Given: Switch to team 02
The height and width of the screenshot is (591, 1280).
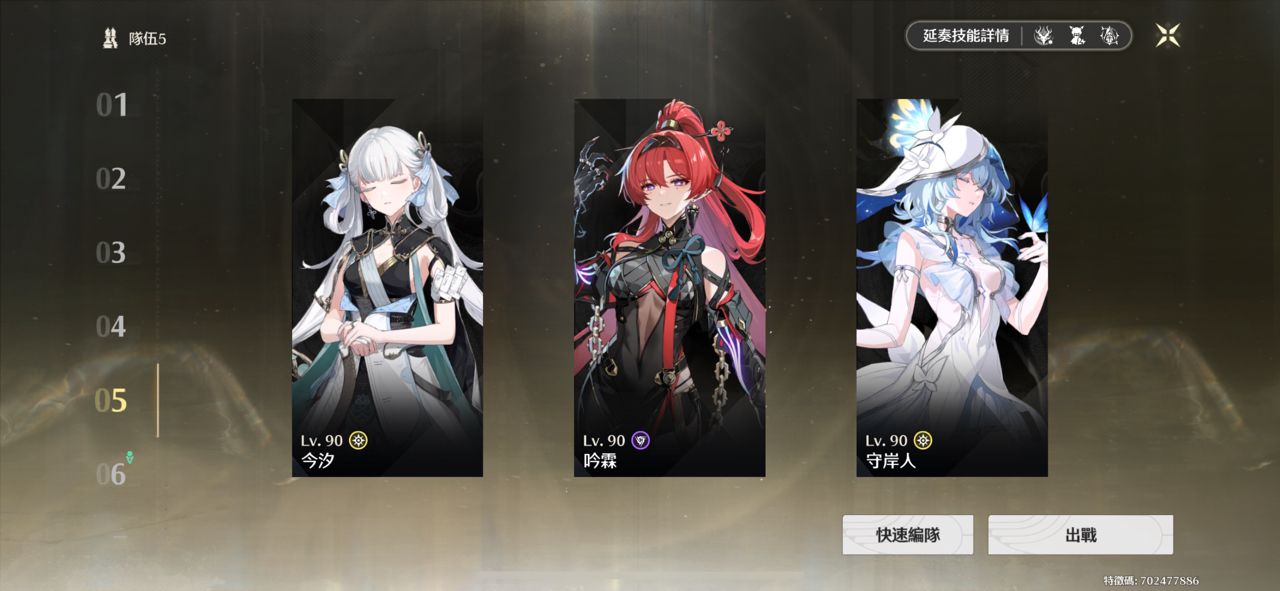Looking at the screenshot, I should [112, 179].
